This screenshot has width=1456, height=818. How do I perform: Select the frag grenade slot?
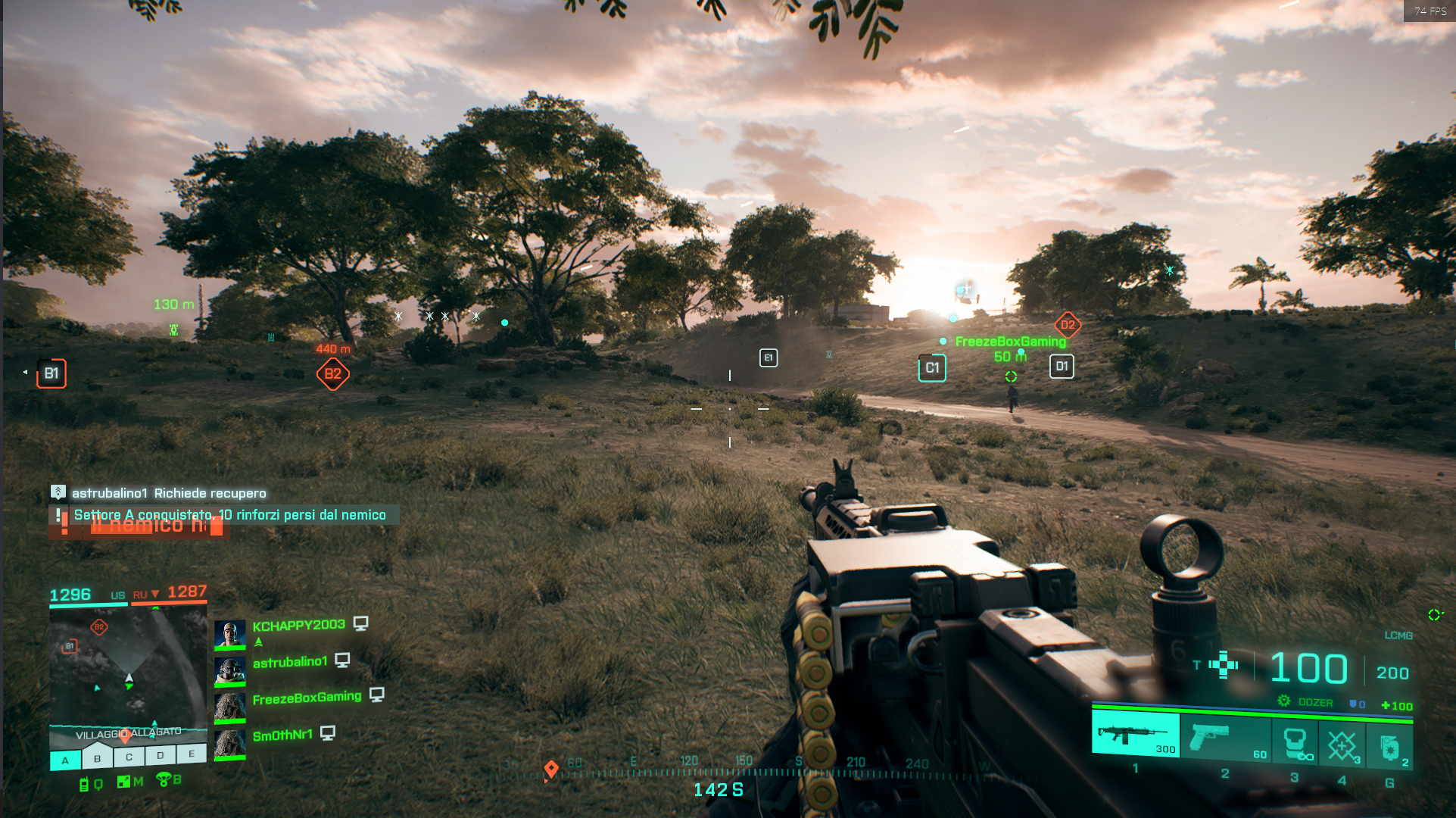(x=1390, y=747)
